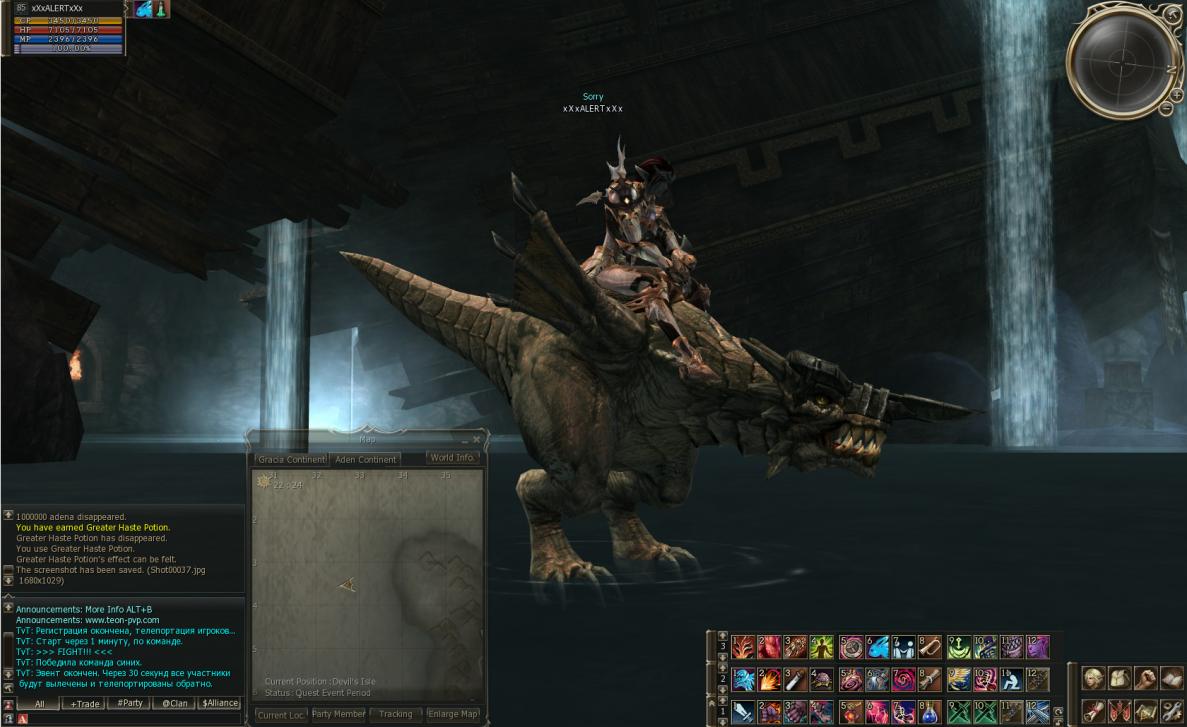Open World Info on the map
The height and width of the screenshot is (727, 1187).
452,458
